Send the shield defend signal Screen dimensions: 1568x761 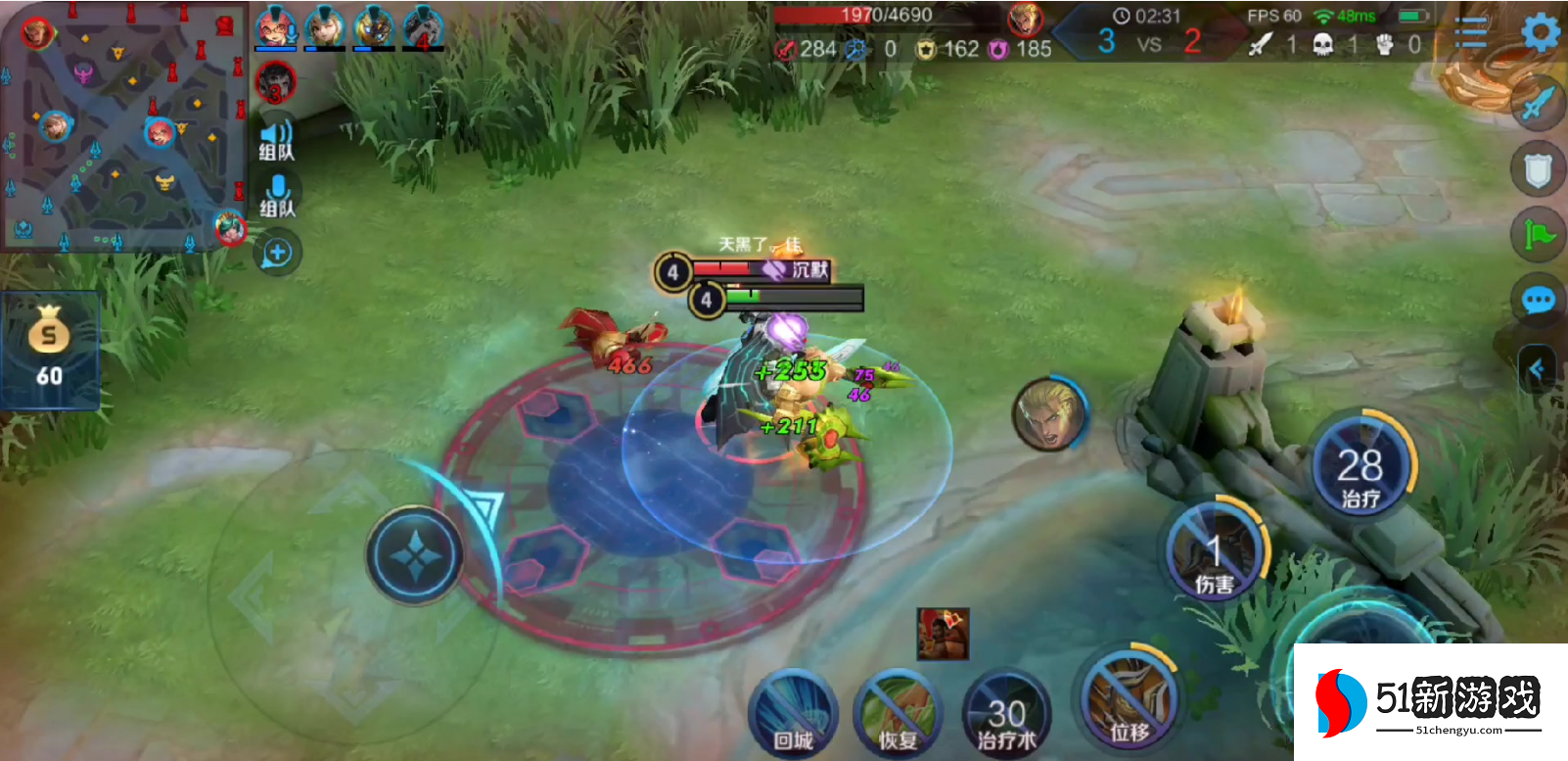(x=1538, y=170)
